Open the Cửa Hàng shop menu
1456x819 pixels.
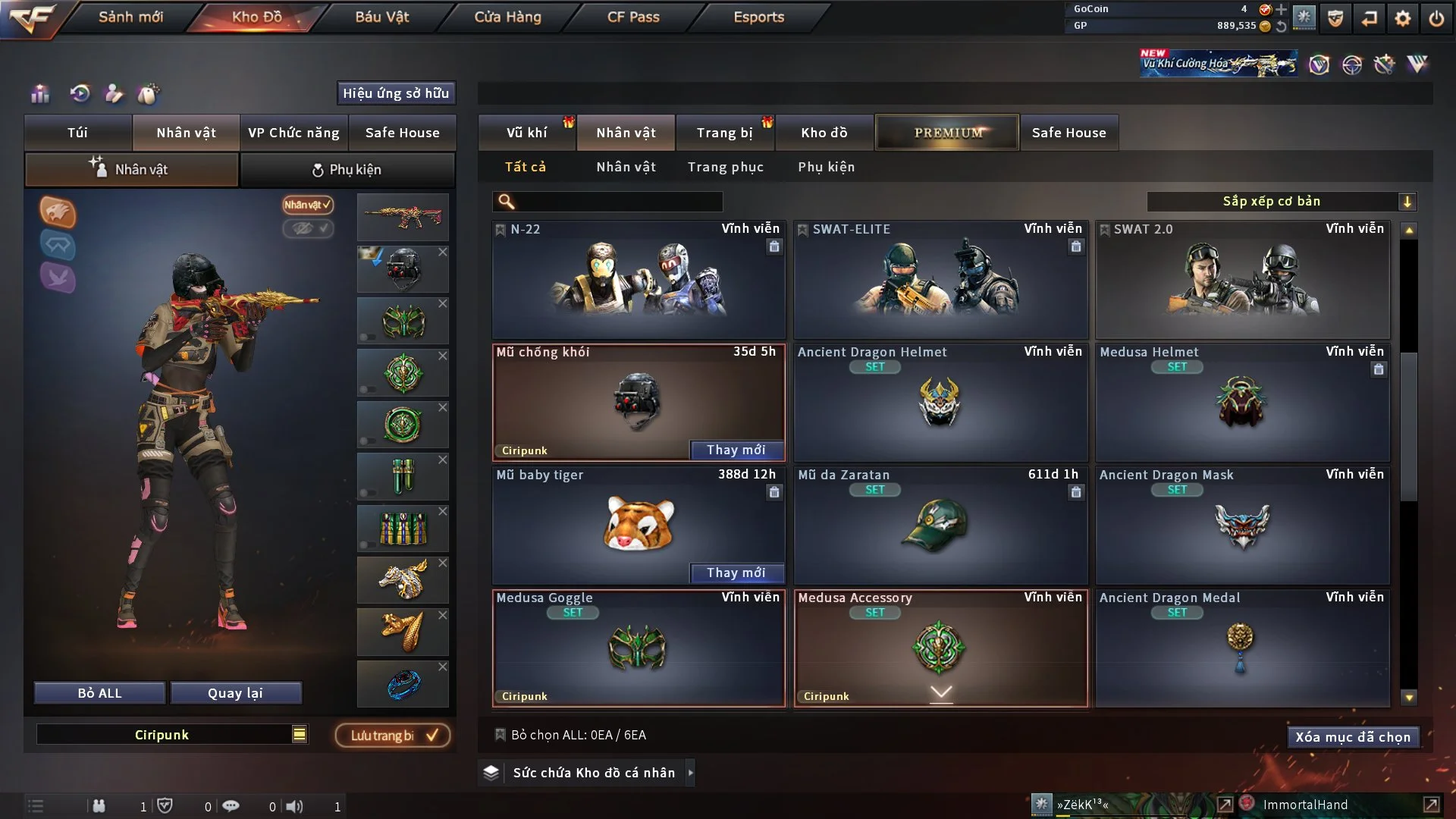507,17
